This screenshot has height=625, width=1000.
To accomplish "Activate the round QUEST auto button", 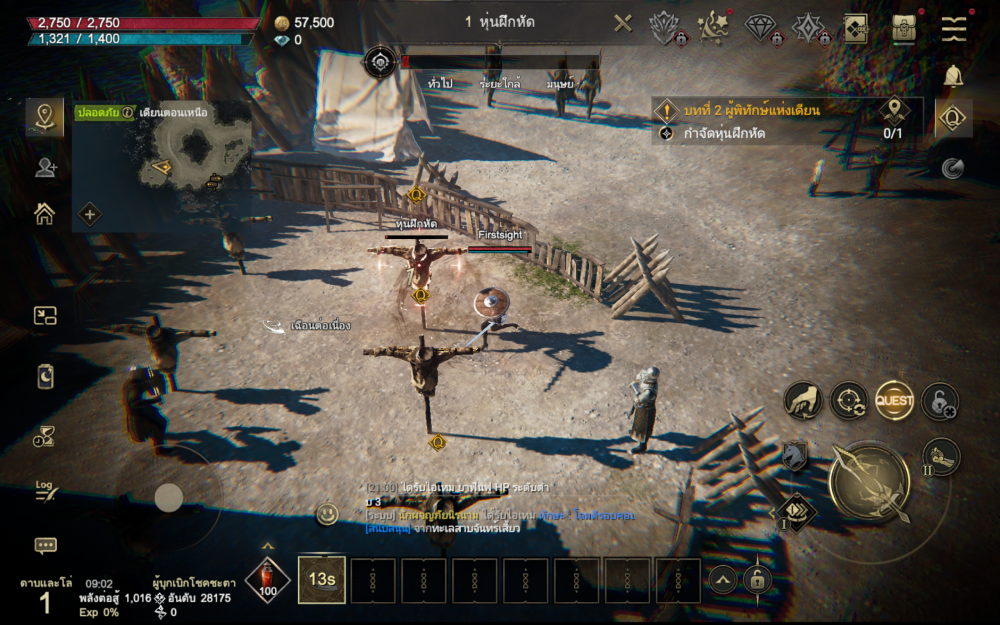I will coord(894,401).
